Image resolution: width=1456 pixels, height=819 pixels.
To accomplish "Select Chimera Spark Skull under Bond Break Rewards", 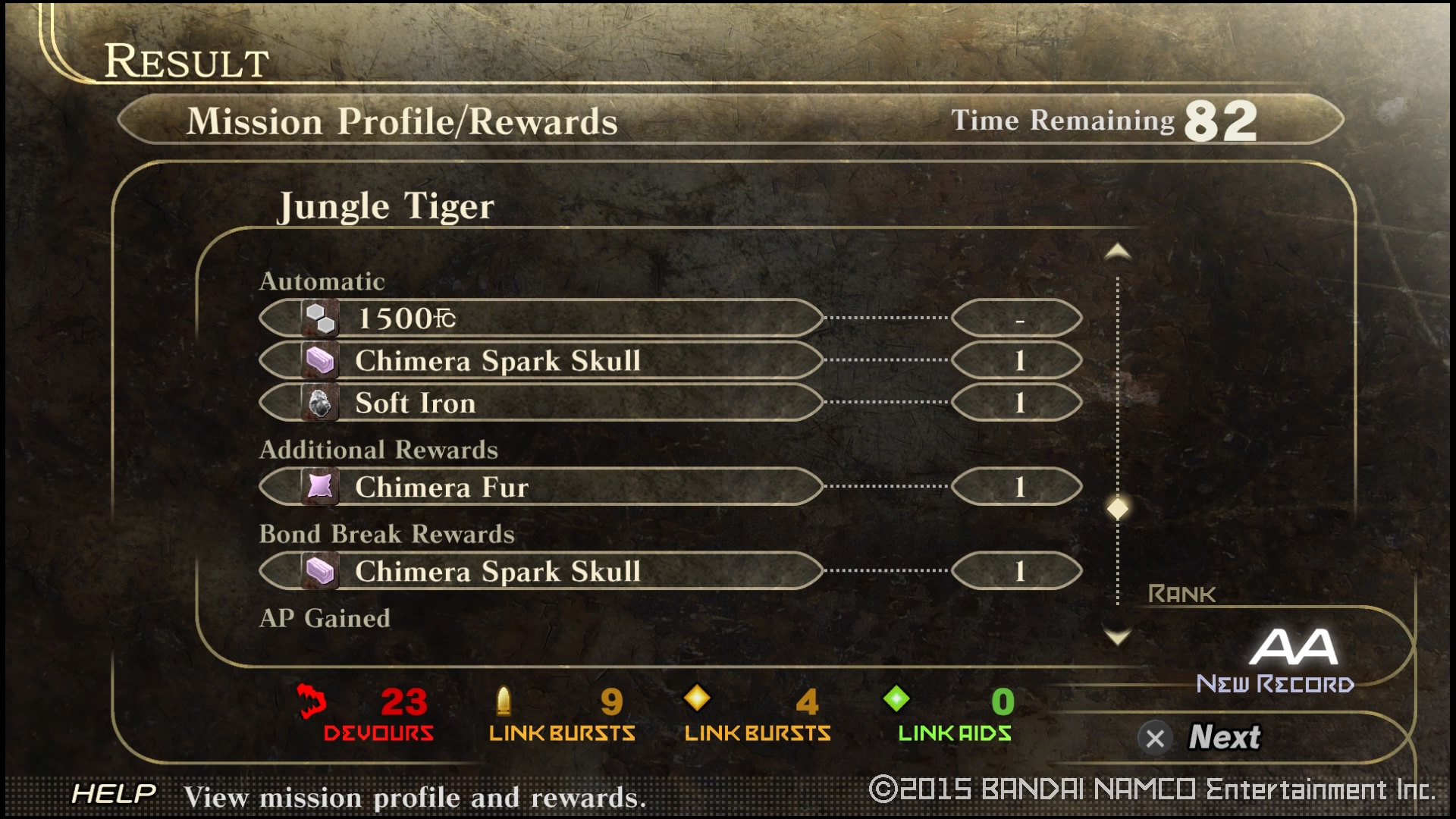I will click(x=541, y=571).
